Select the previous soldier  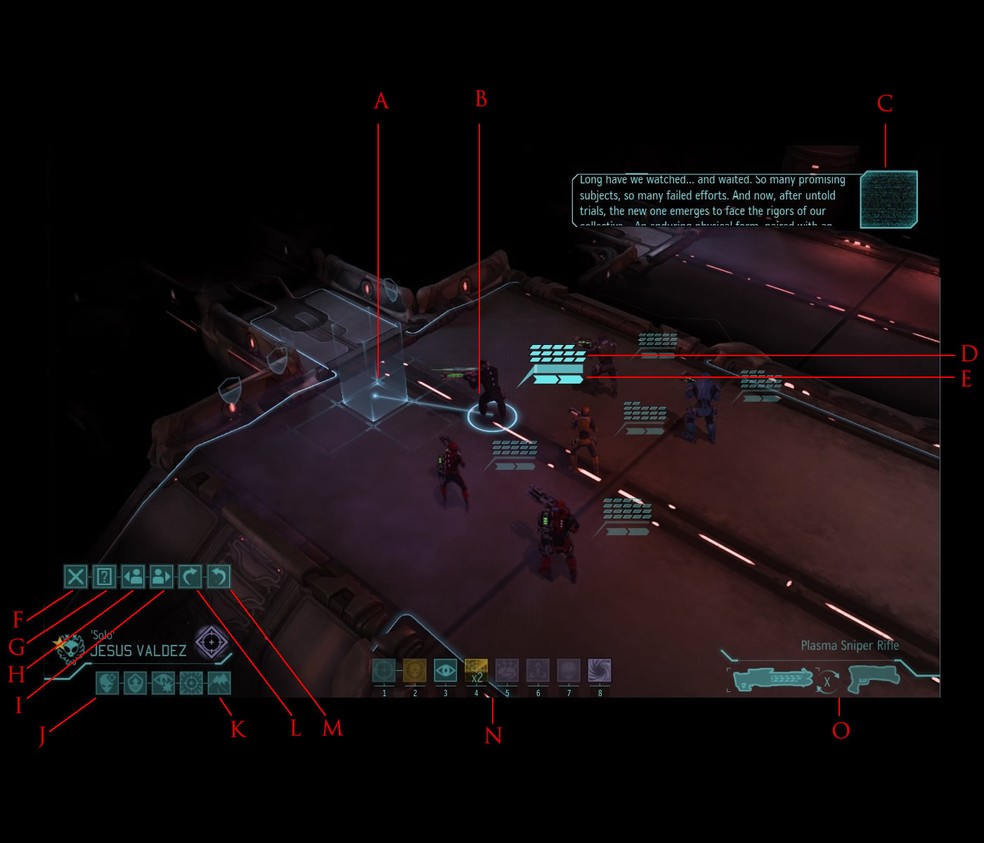[132, 576]
